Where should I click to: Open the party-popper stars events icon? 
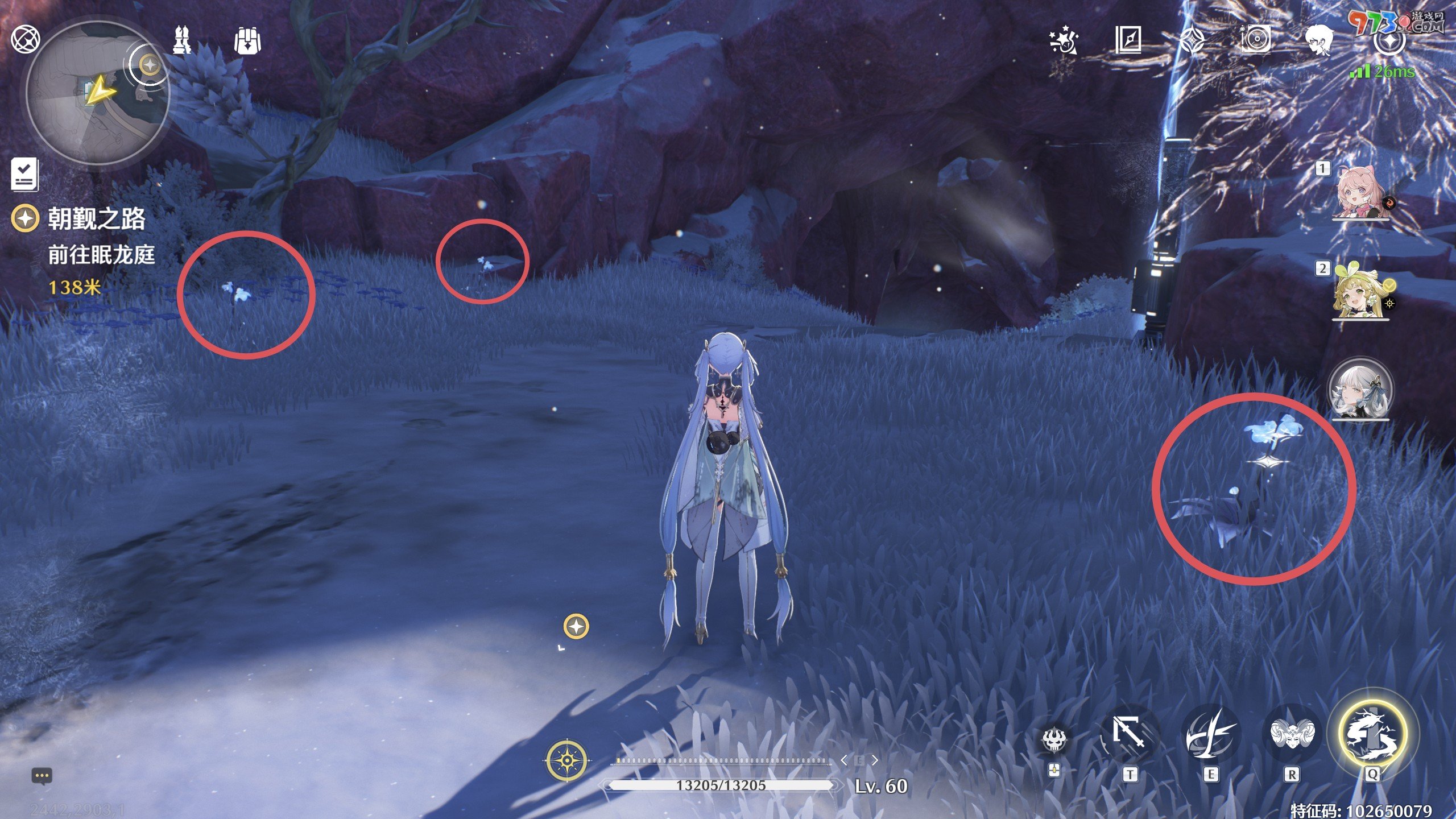click(x=1064, y=40)
